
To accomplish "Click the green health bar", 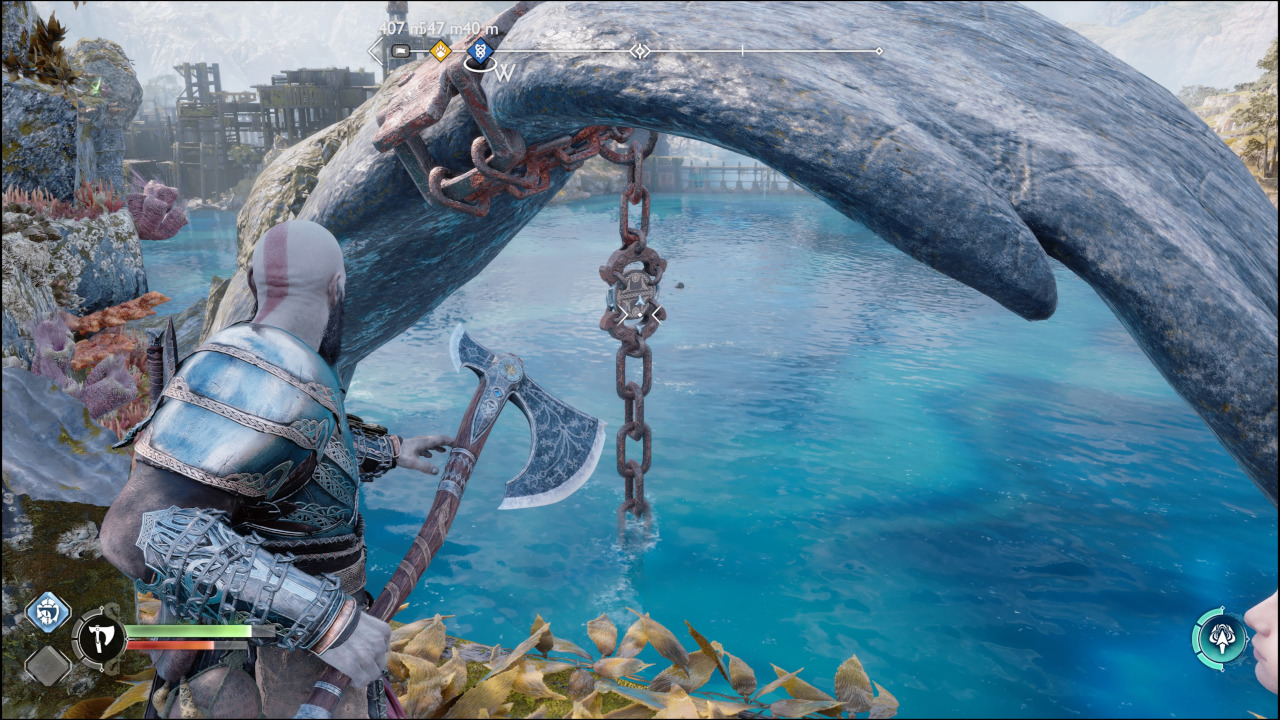I will click(x=190, y=631).
